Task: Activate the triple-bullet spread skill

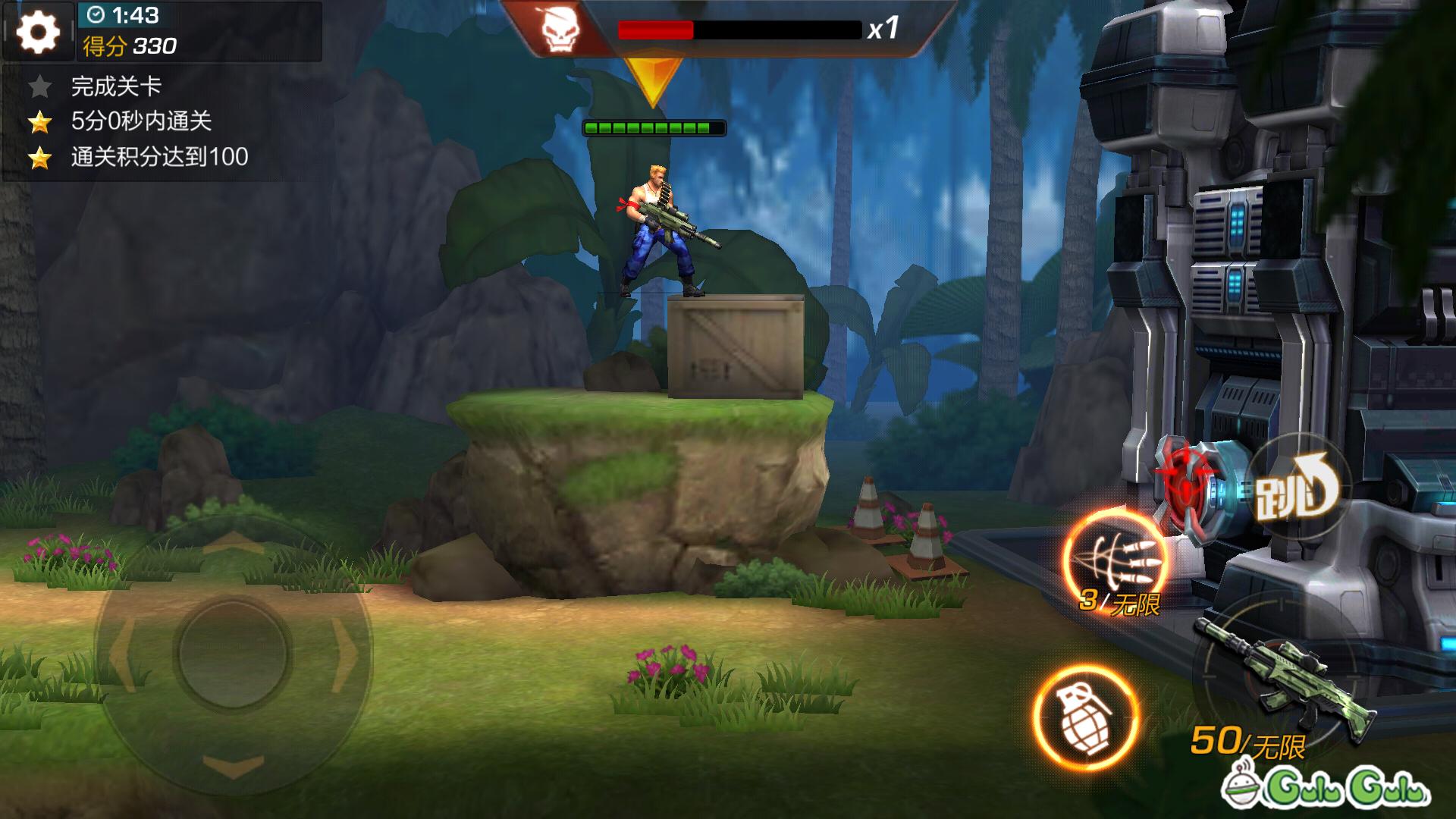Action: tap(1116, 559)
